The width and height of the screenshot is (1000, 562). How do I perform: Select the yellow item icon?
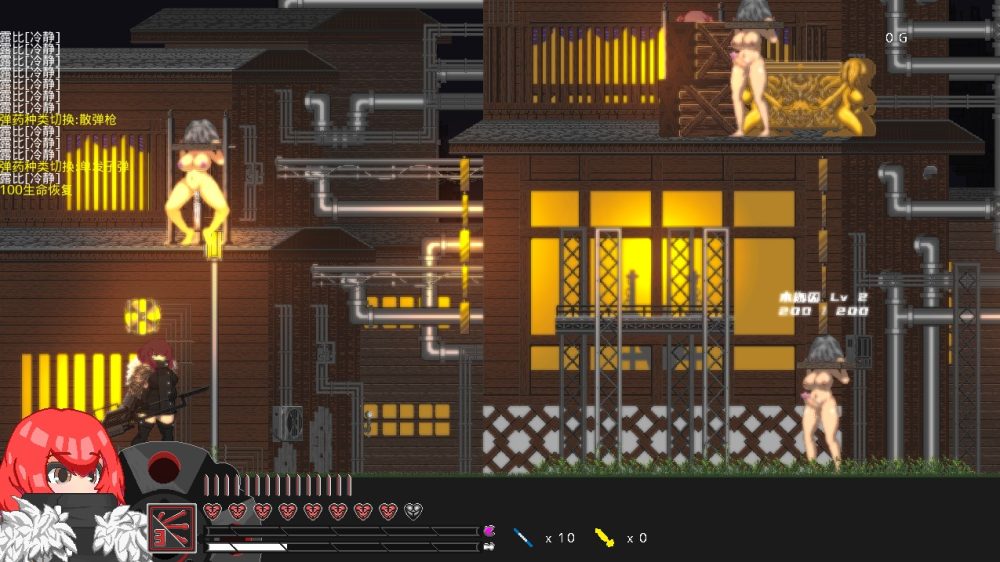[x=604, y=538]
